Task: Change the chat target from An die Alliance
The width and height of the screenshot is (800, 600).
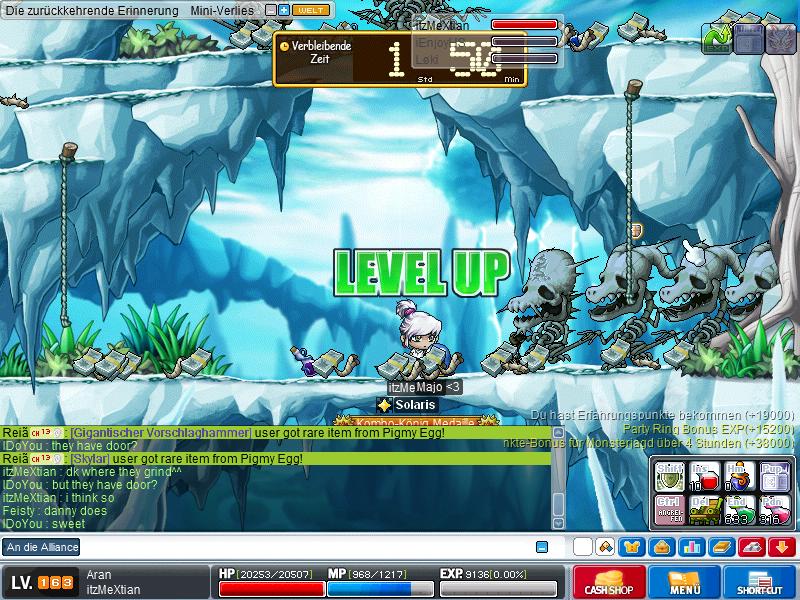Action: tap(41, 547)
